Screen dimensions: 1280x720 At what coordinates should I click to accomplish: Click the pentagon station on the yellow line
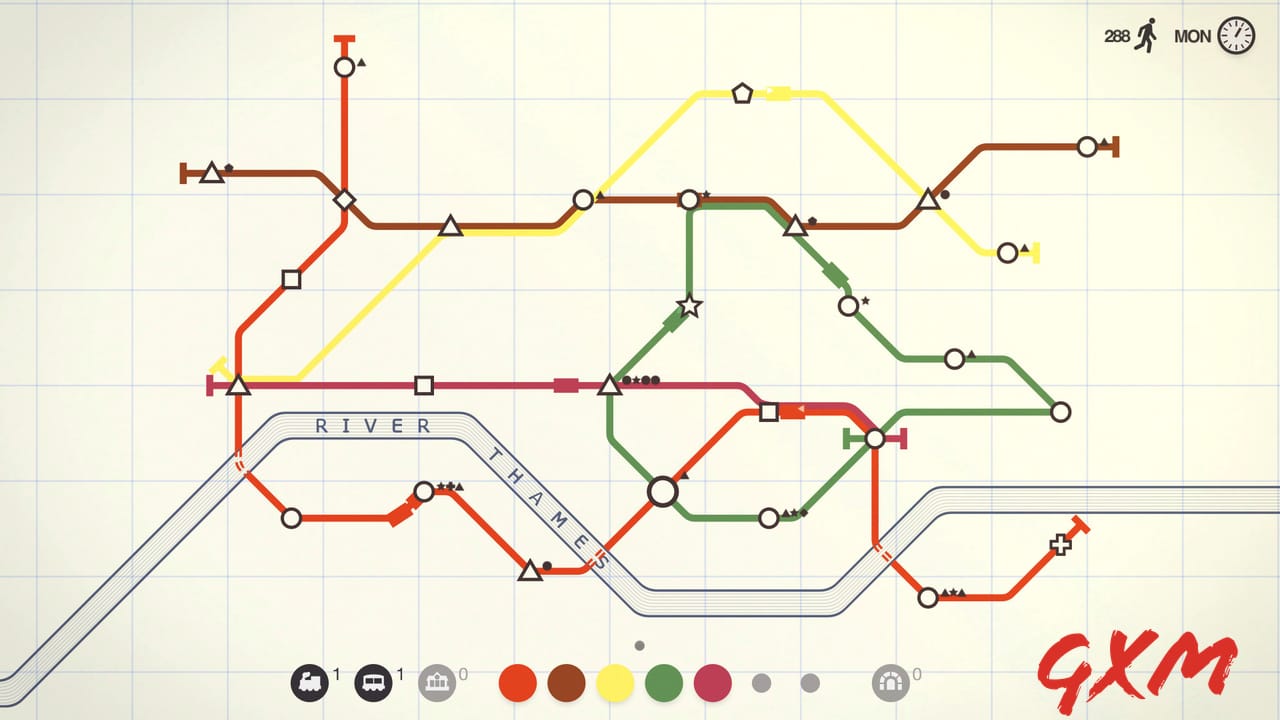click(x=741, y=93)
